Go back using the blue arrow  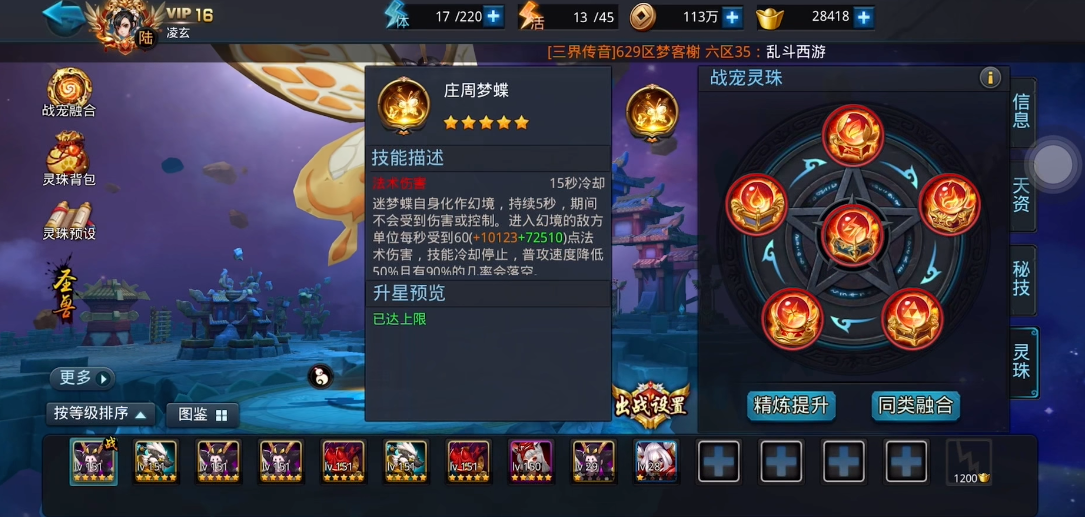coord(62,17)
